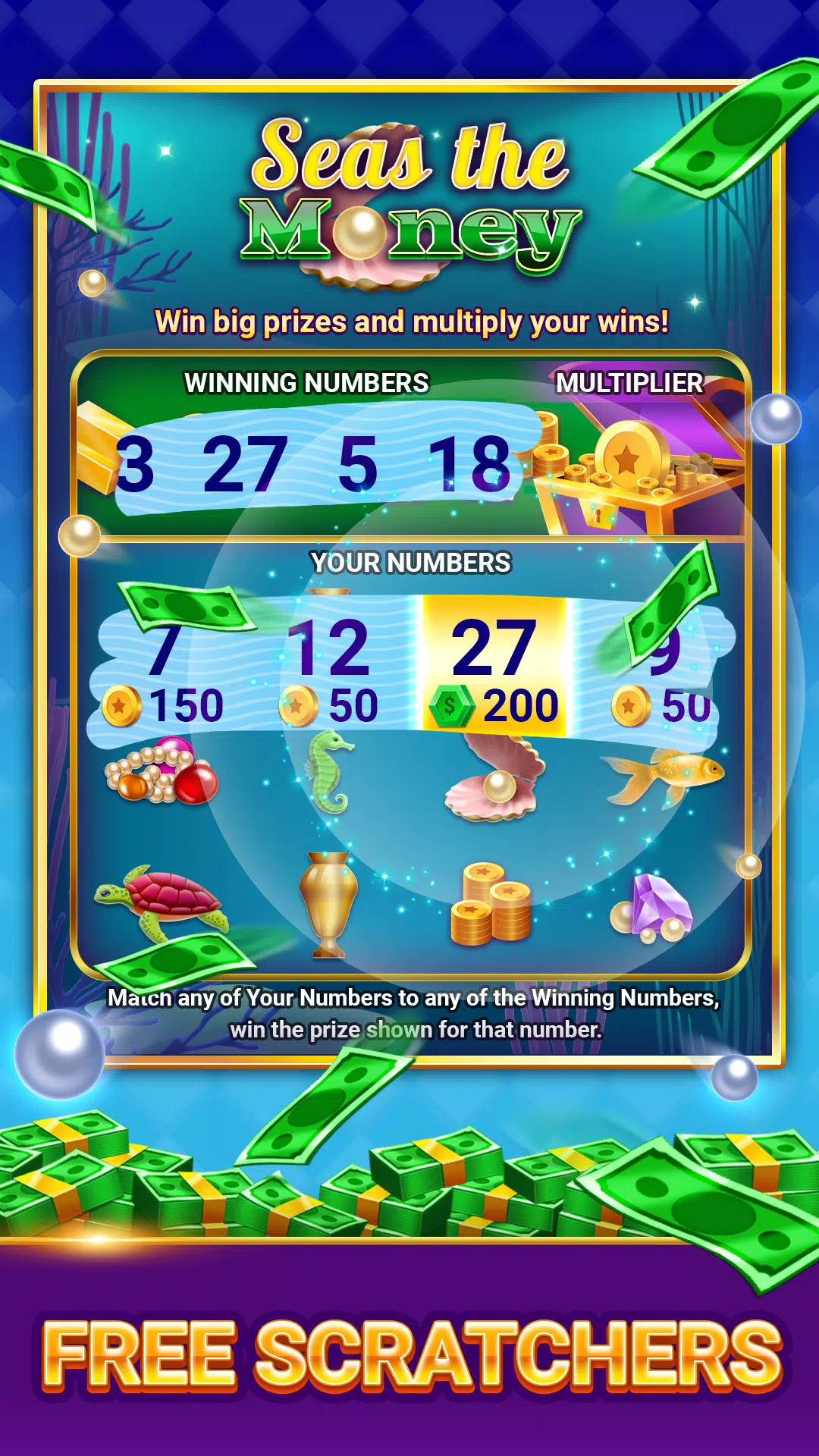Scratch the green seahorse tile
819x1456 pixels.
point(328,771)
